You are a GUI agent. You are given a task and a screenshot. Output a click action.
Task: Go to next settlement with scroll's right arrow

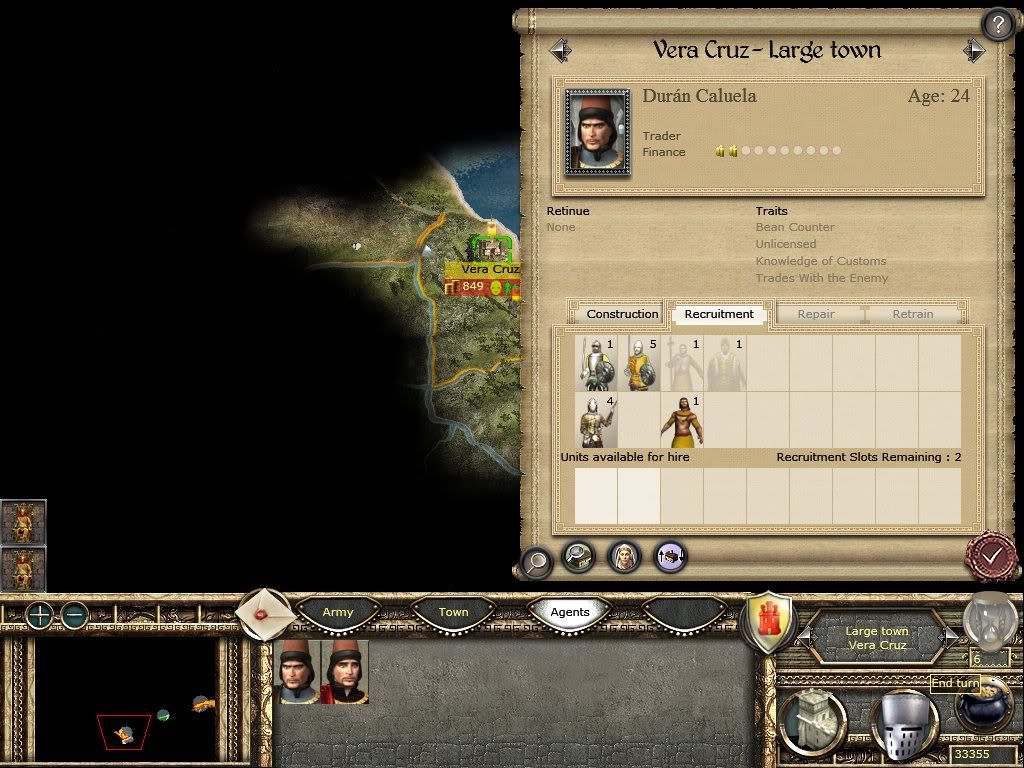pos(973,50)
